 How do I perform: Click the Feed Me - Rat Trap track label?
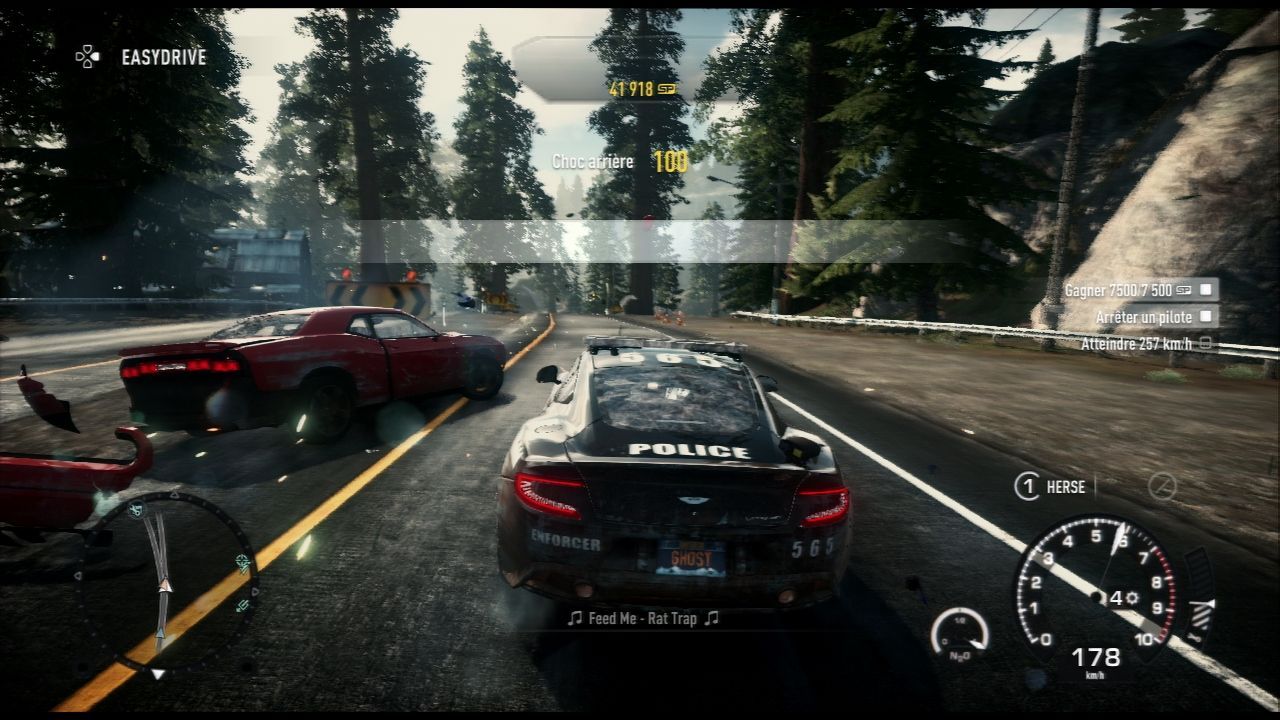pos(643,619)
